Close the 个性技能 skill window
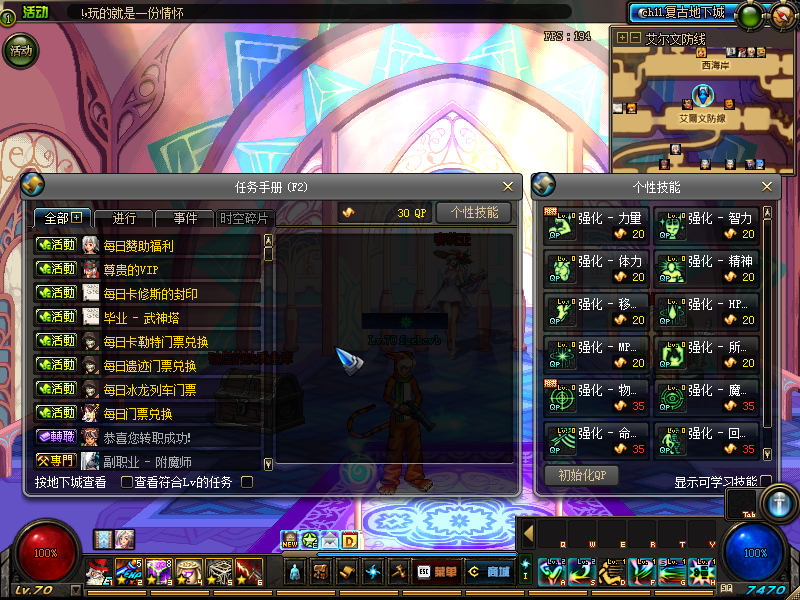The height and width of the screenshot is (600, 800). (767, 187)
